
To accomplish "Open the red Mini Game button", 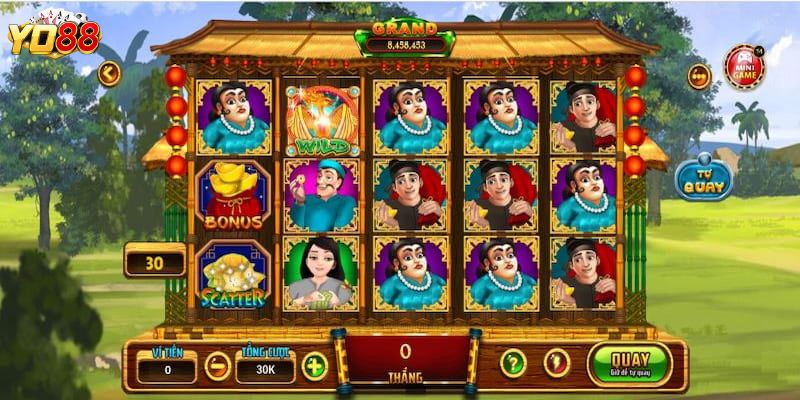I will [744, 67].
